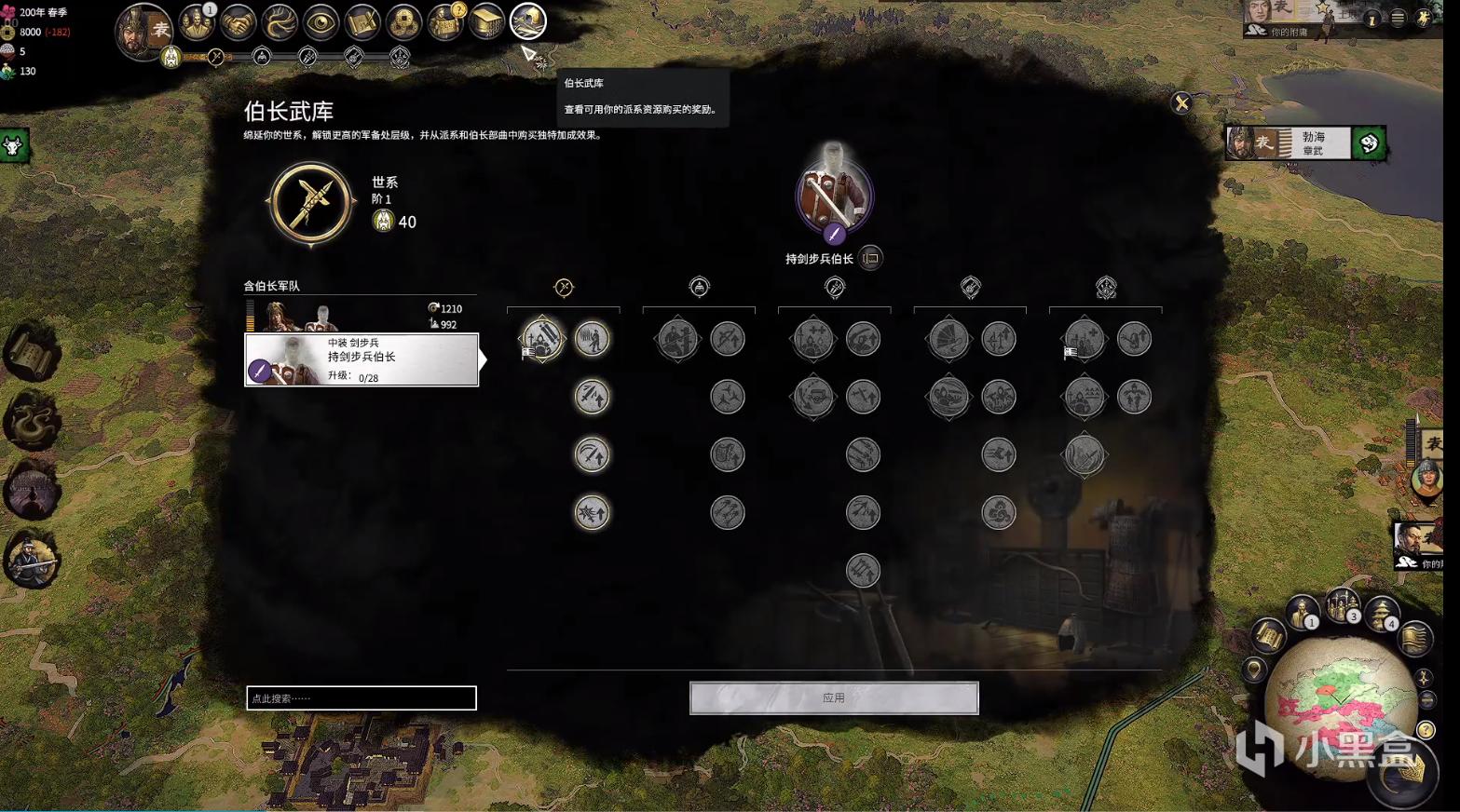Select the 持剑步兵伯长 captain row
Image resolution: width=1460 pixels, height=812 pixels.
pos(362,359)
